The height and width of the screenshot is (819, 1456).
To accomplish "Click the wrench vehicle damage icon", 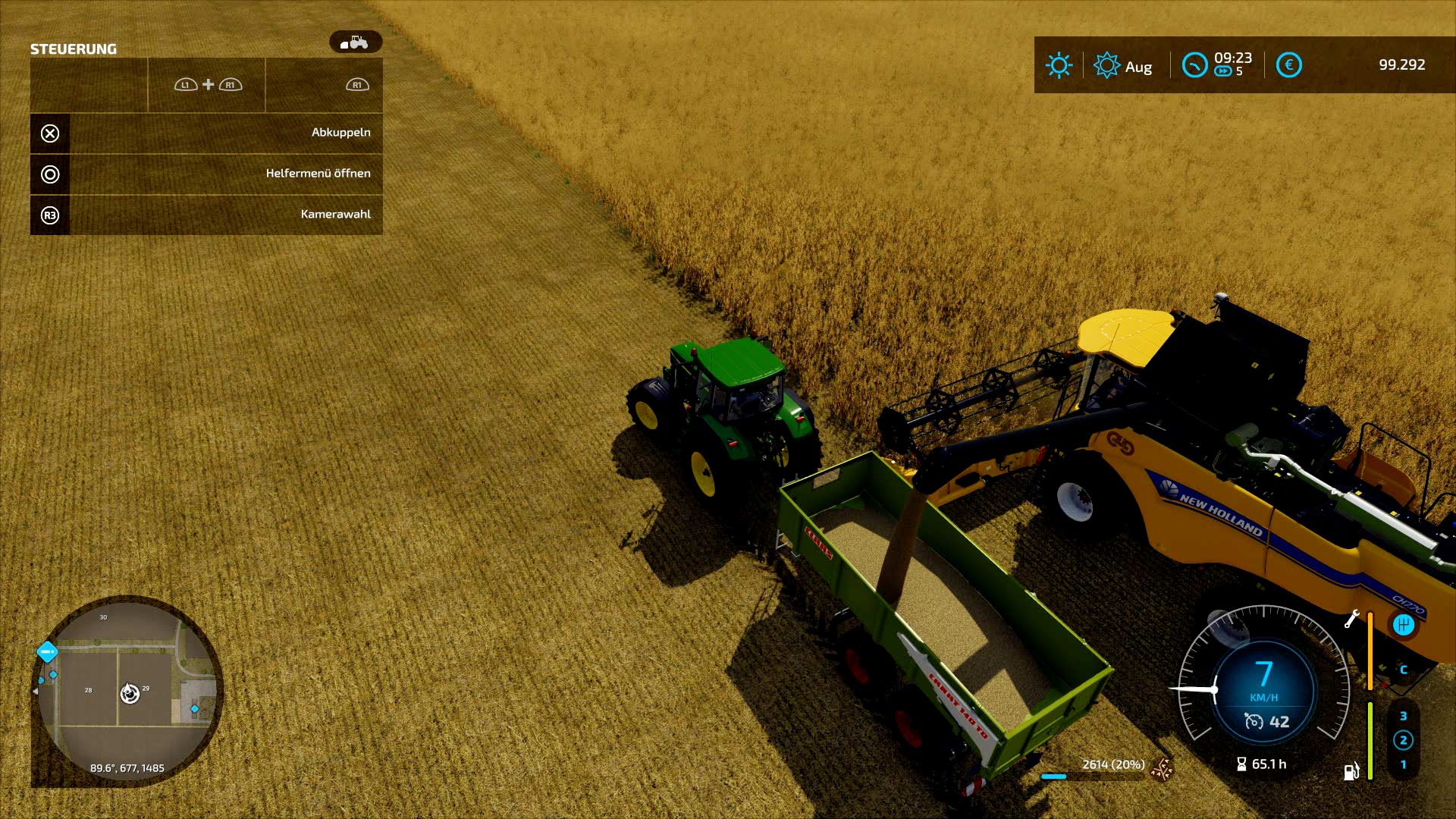I will pyautogui.click(x=1351, y=620).
